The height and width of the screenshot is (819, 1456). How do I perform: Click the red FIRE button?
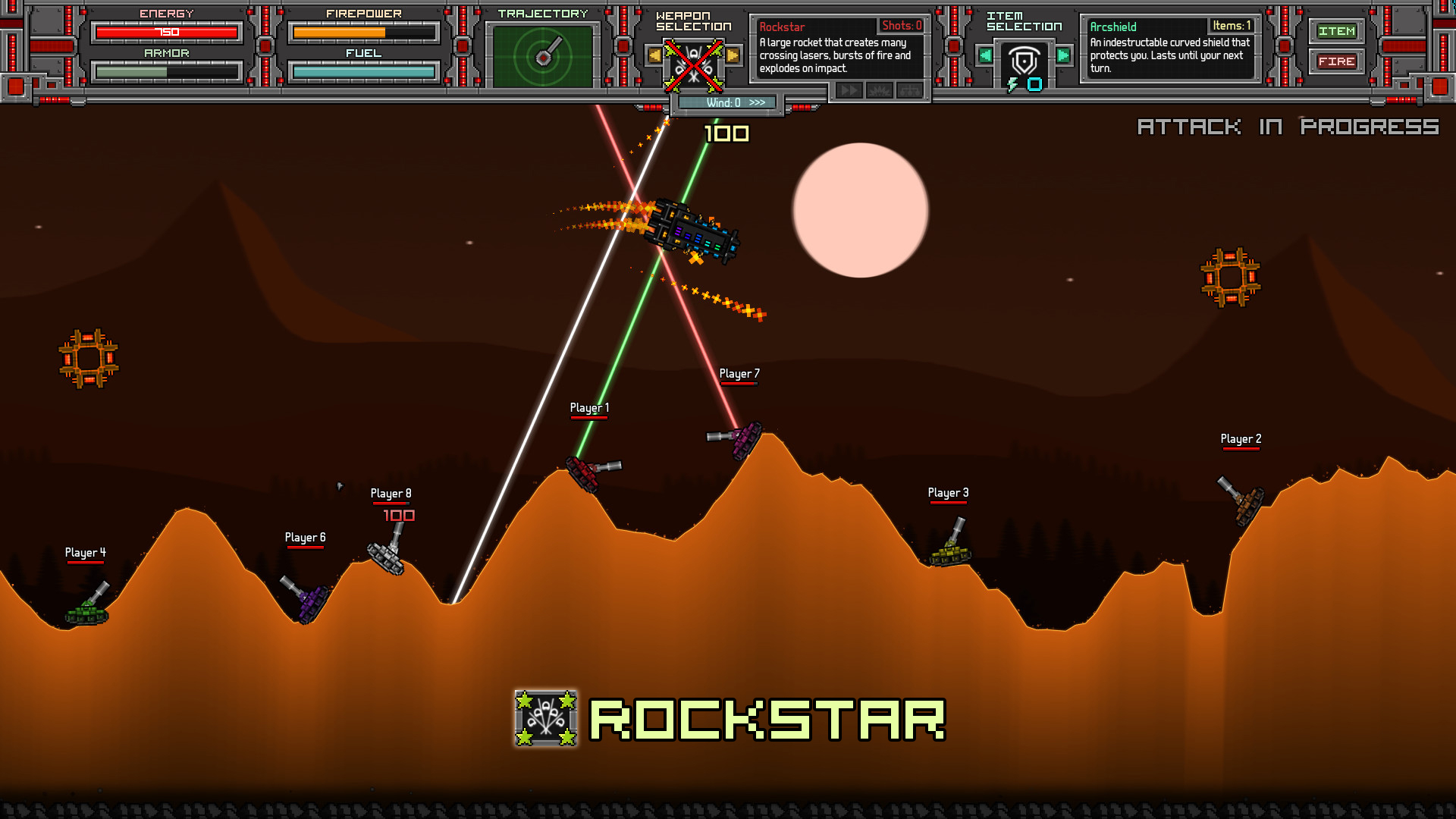1335,61
